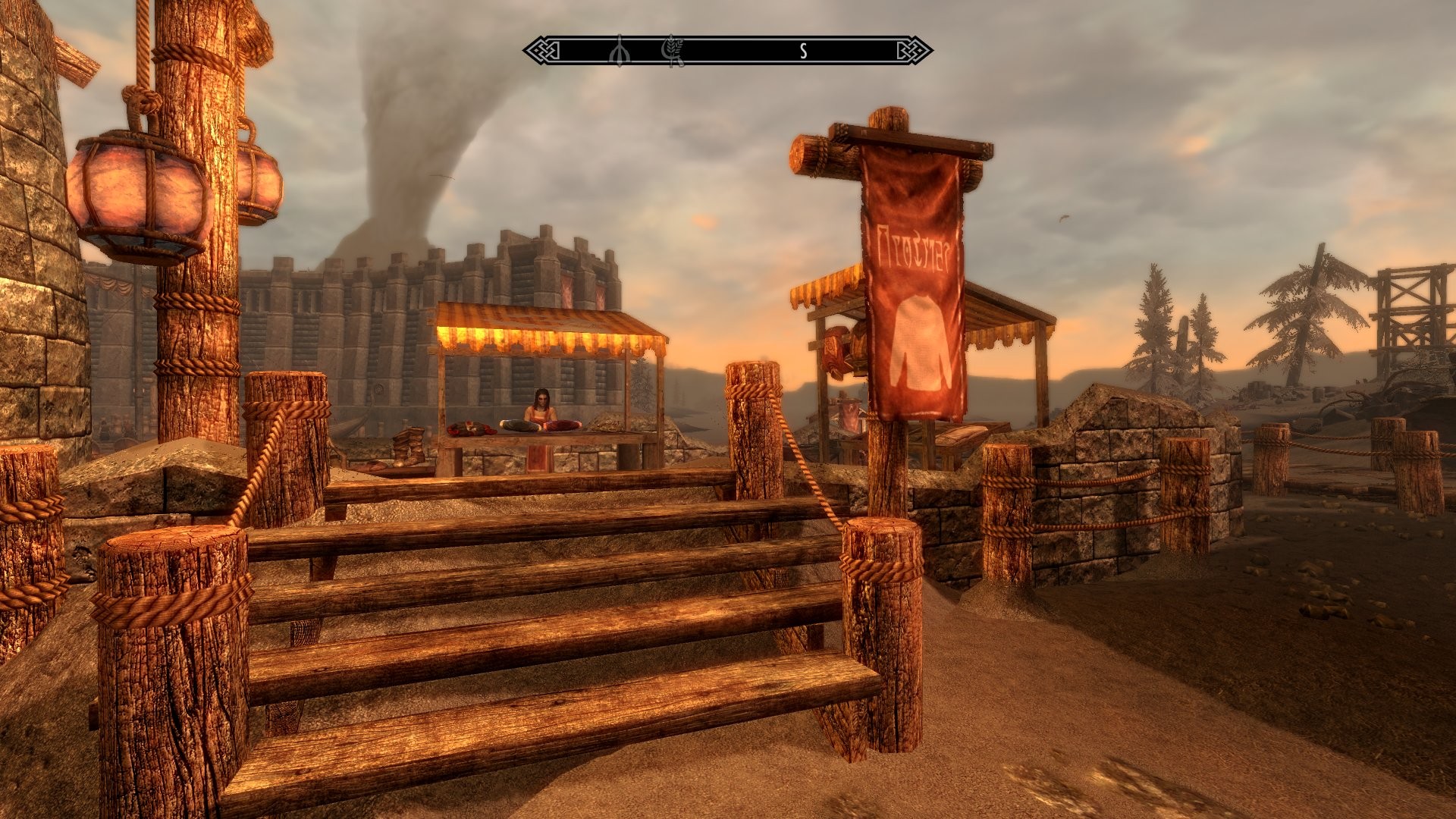
Task: Click the south "S" heading on the compass
Action: [803, 52]
